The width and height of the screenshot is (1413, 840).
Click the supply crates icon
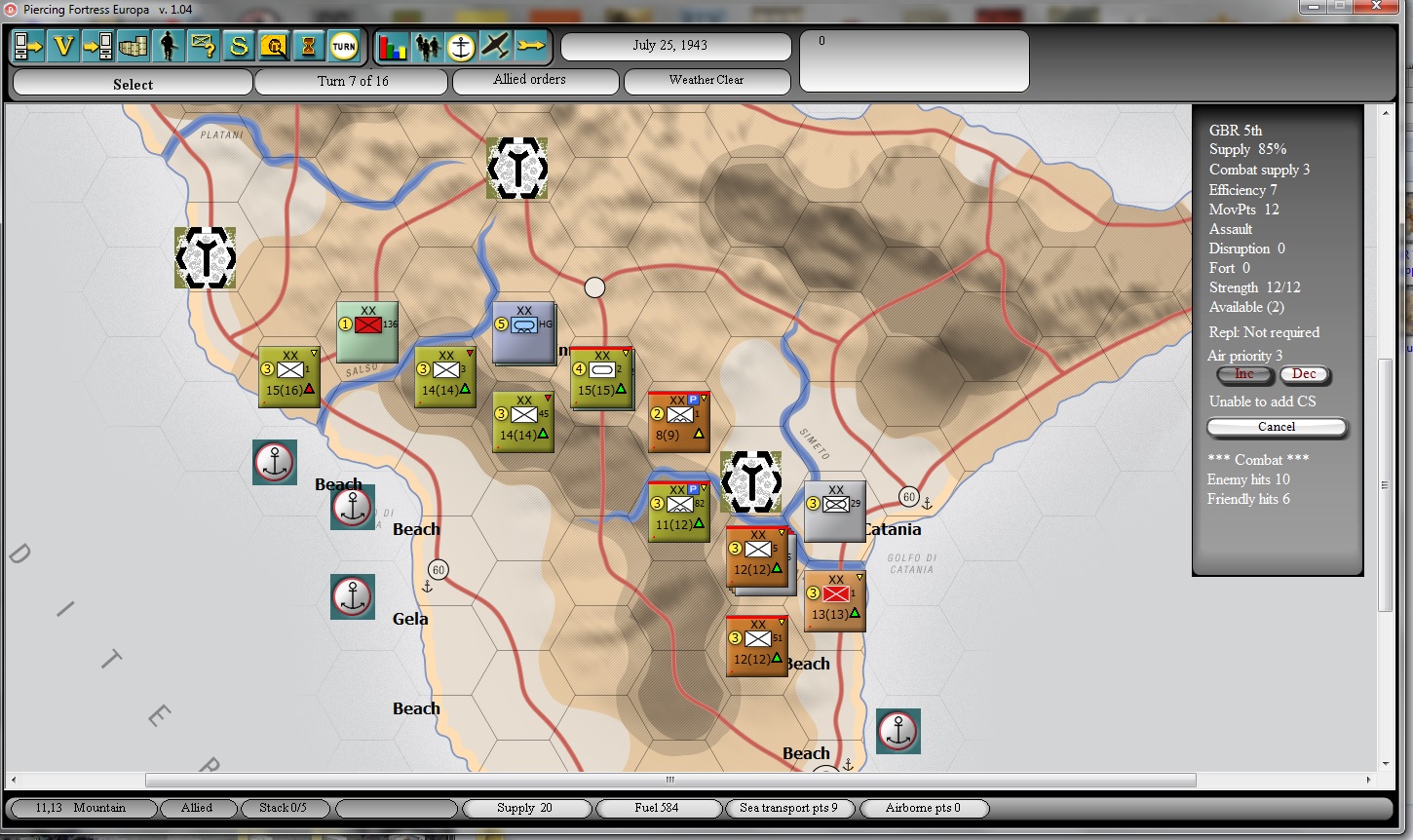coord(134,46)
